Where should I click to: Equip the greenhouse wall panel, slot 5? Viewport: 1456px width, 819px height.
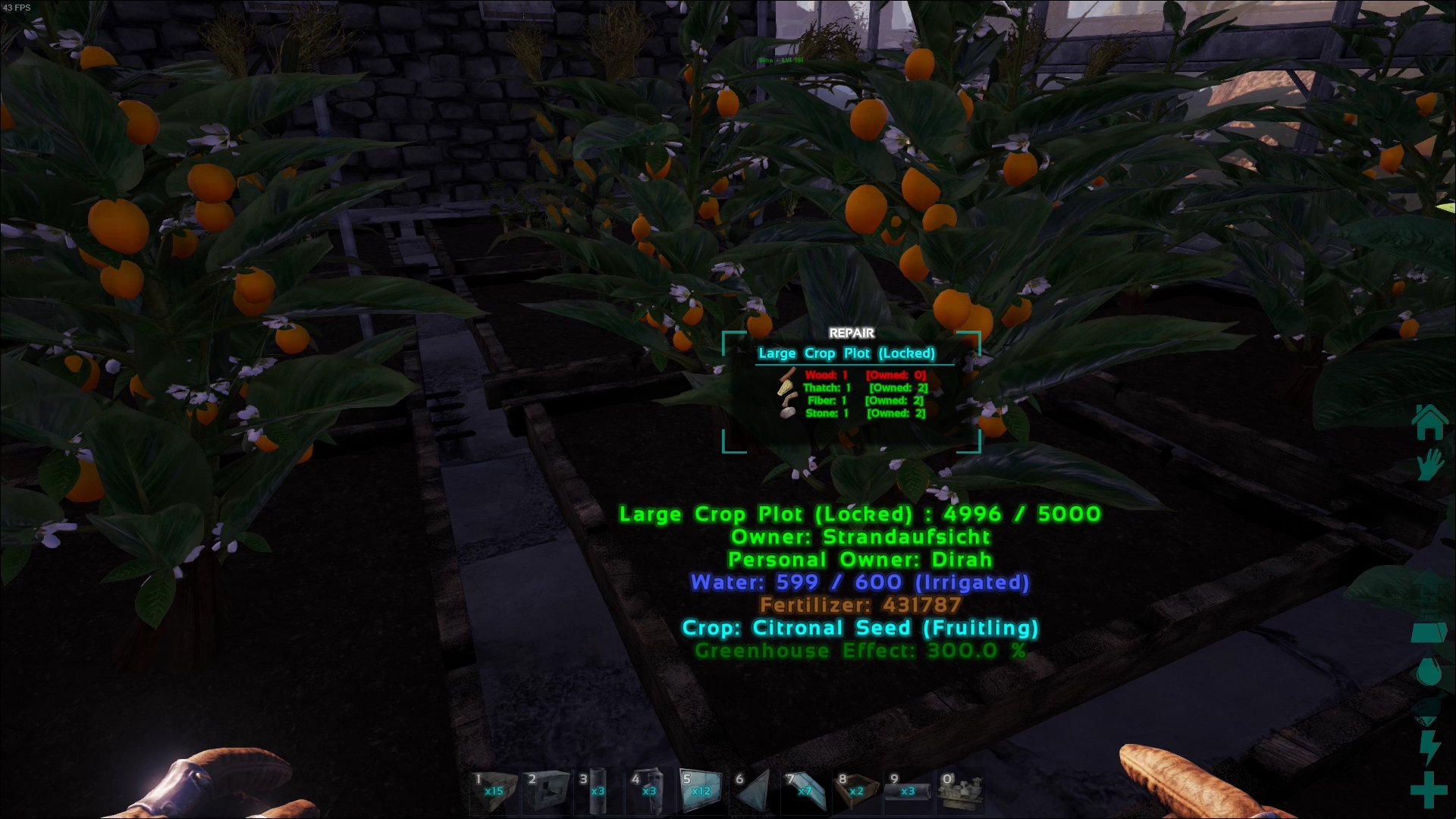tap(701, 790)
